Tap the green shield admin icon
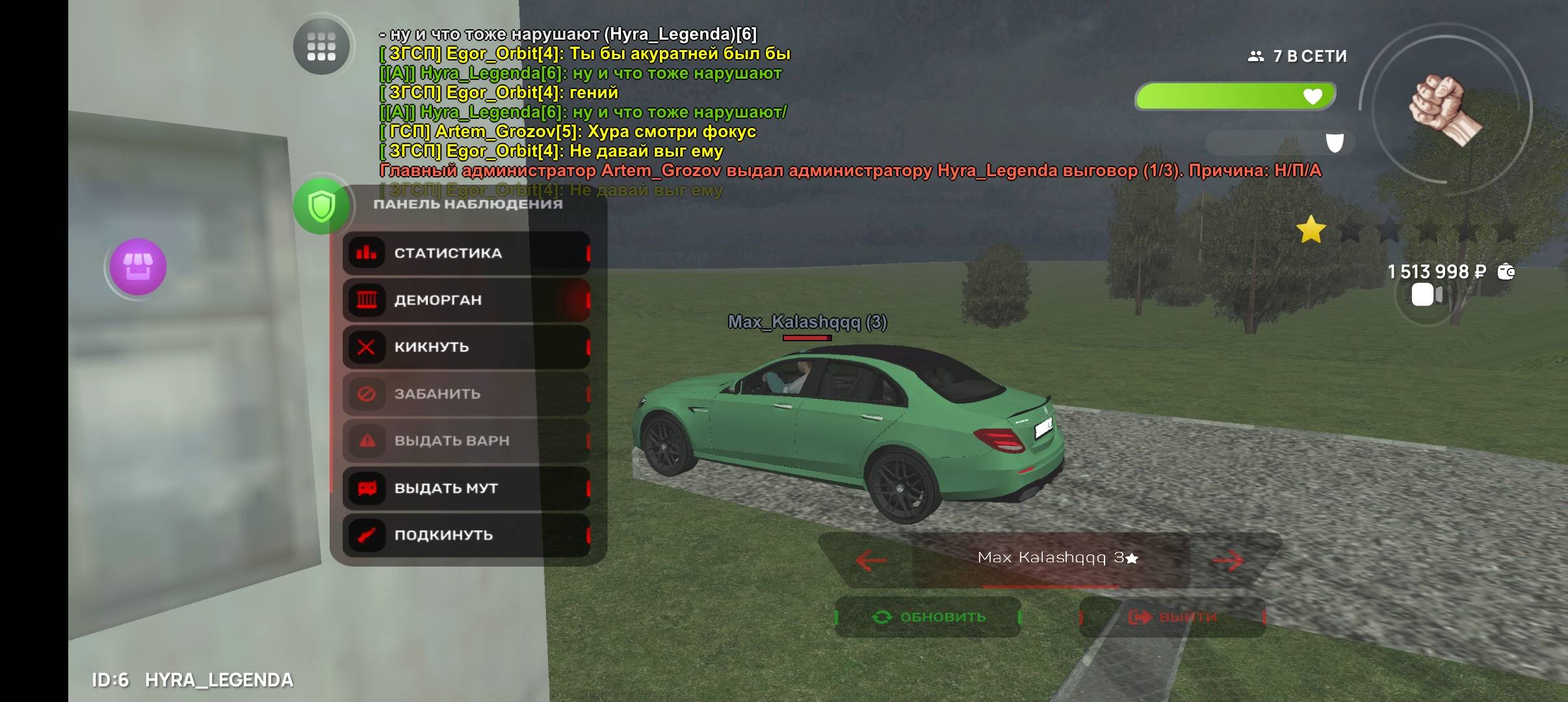1568x702 pixels. coord(321,207)
